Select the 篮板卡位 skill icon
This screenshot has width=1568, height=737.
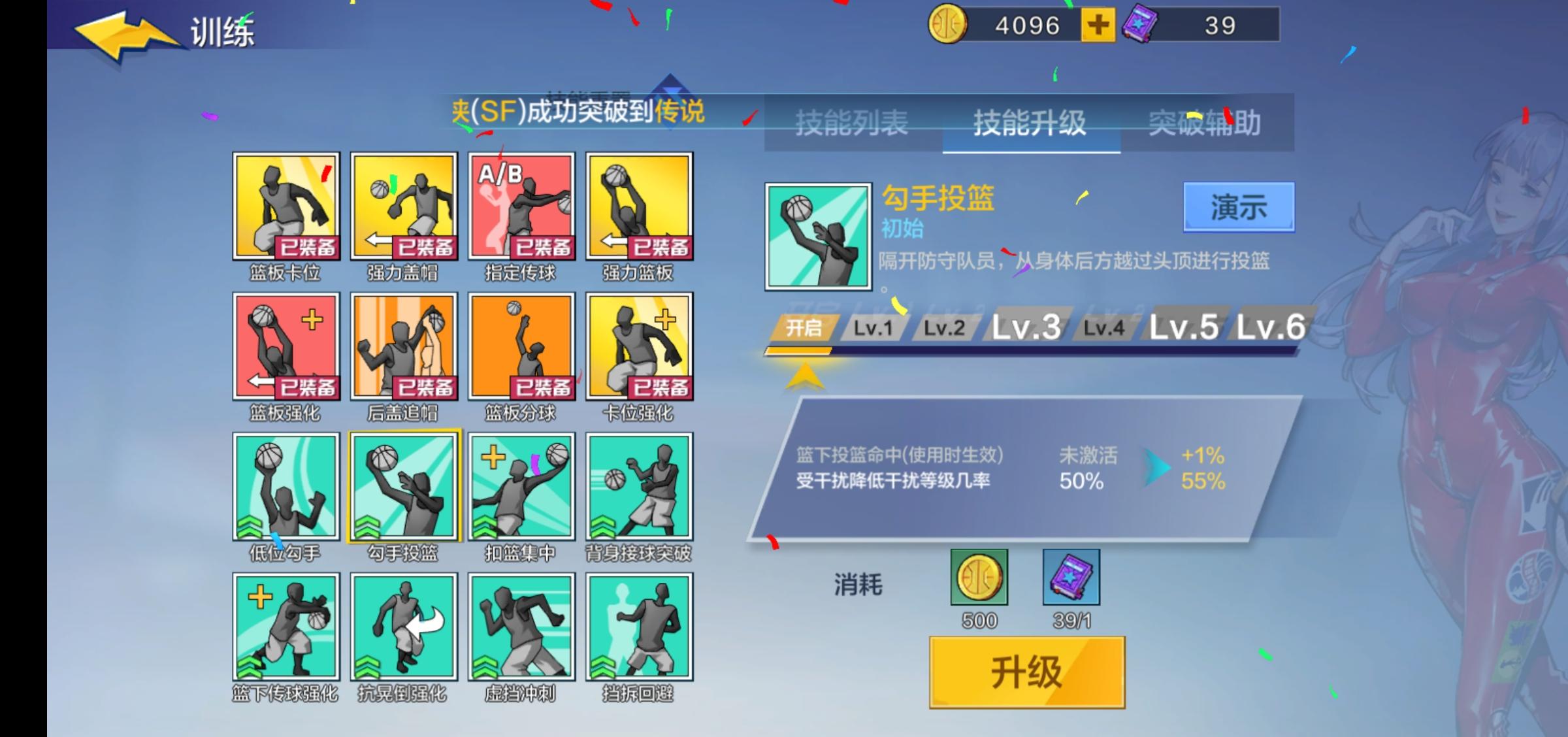click(x=286, y=206)
